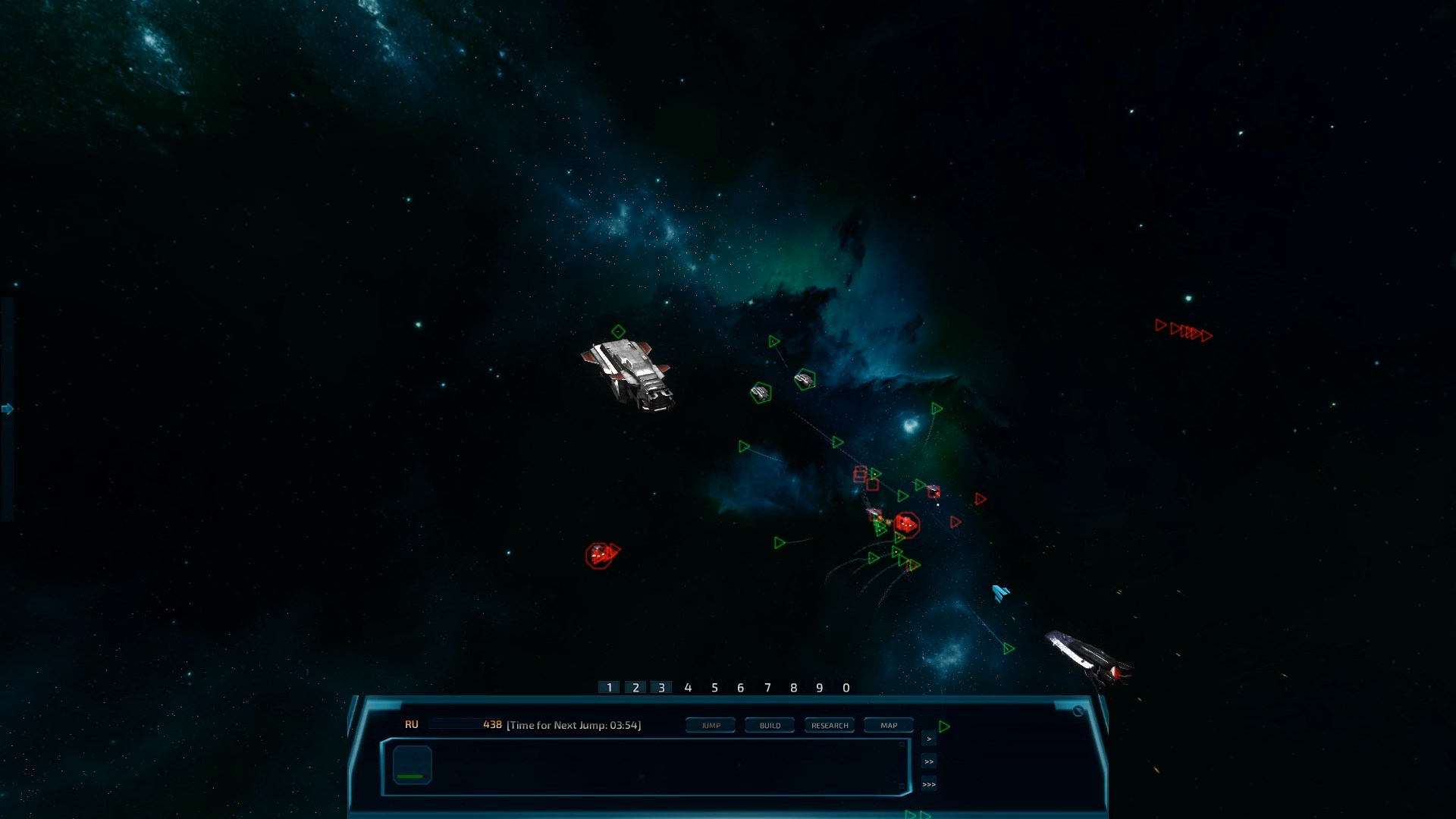Image resolution: width=1456 pixels, height=819 pixels.
Task: Click the JUMP button
Action: 711,726
